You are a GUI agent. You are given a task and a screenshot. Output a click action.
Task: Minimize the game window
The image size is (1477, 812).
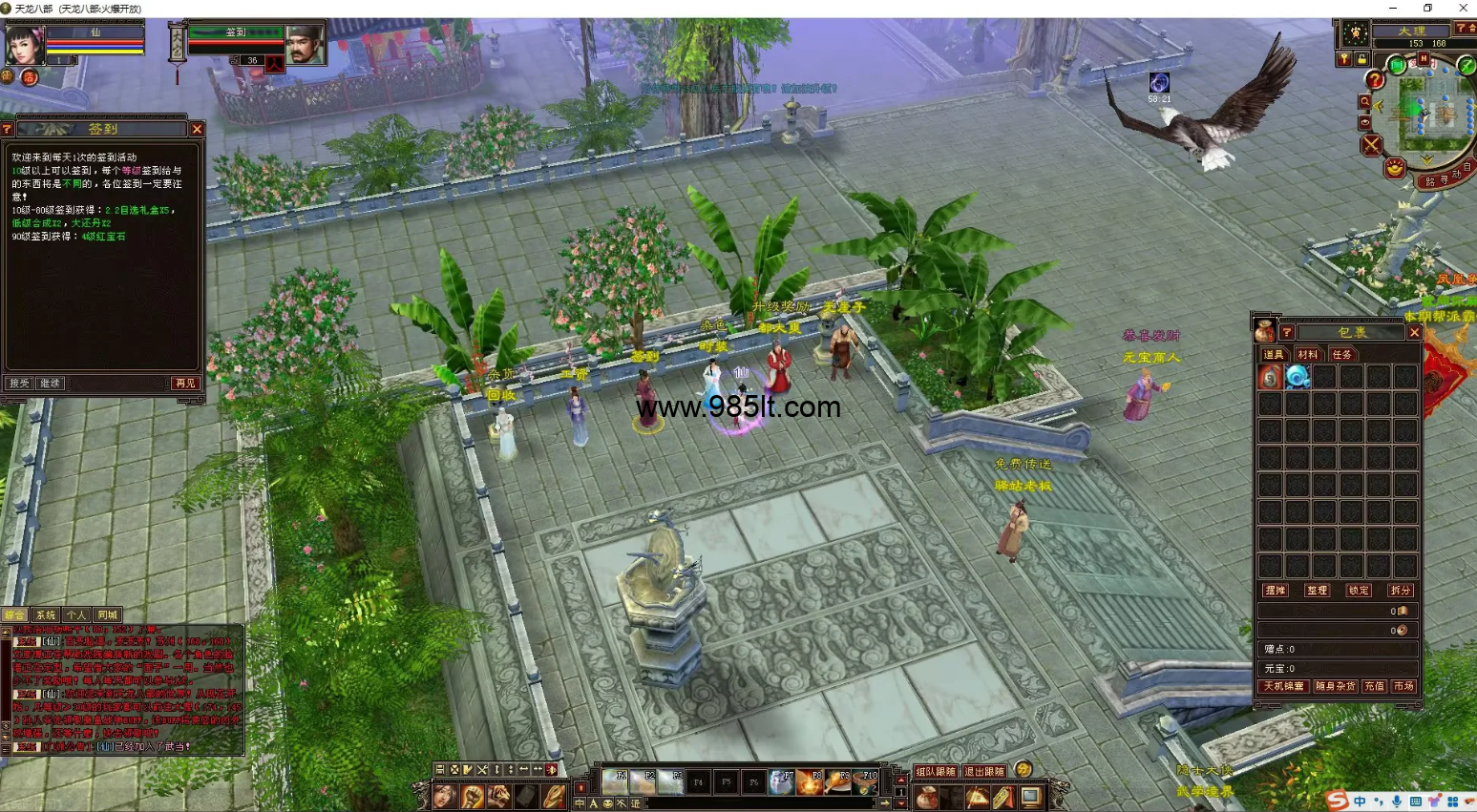click(1392, 8)
